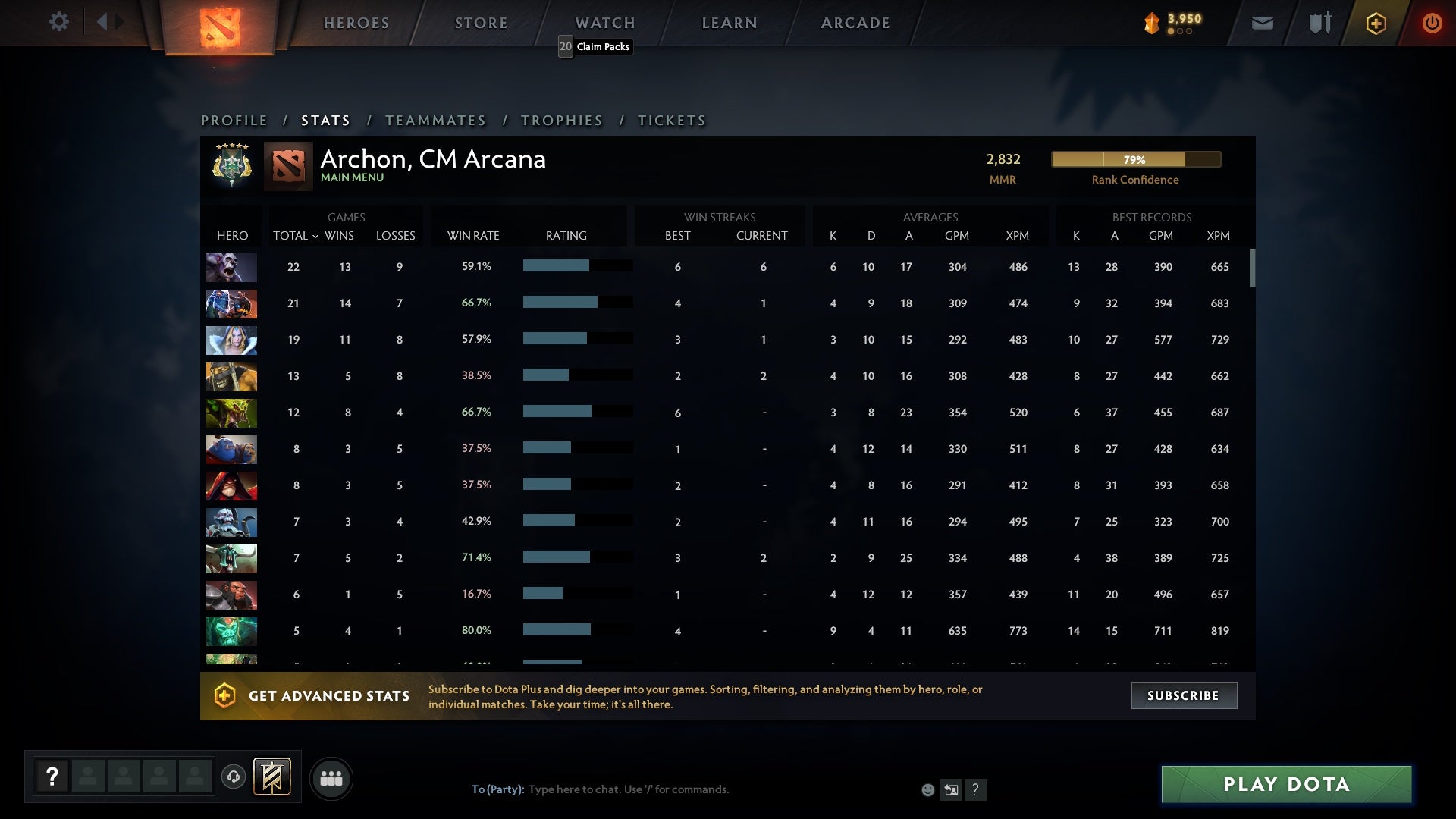This screenshot has width=1456, height=819.
Task: Click the Rank Confidence progress bar at 79%
Action: coord(1135,160)
